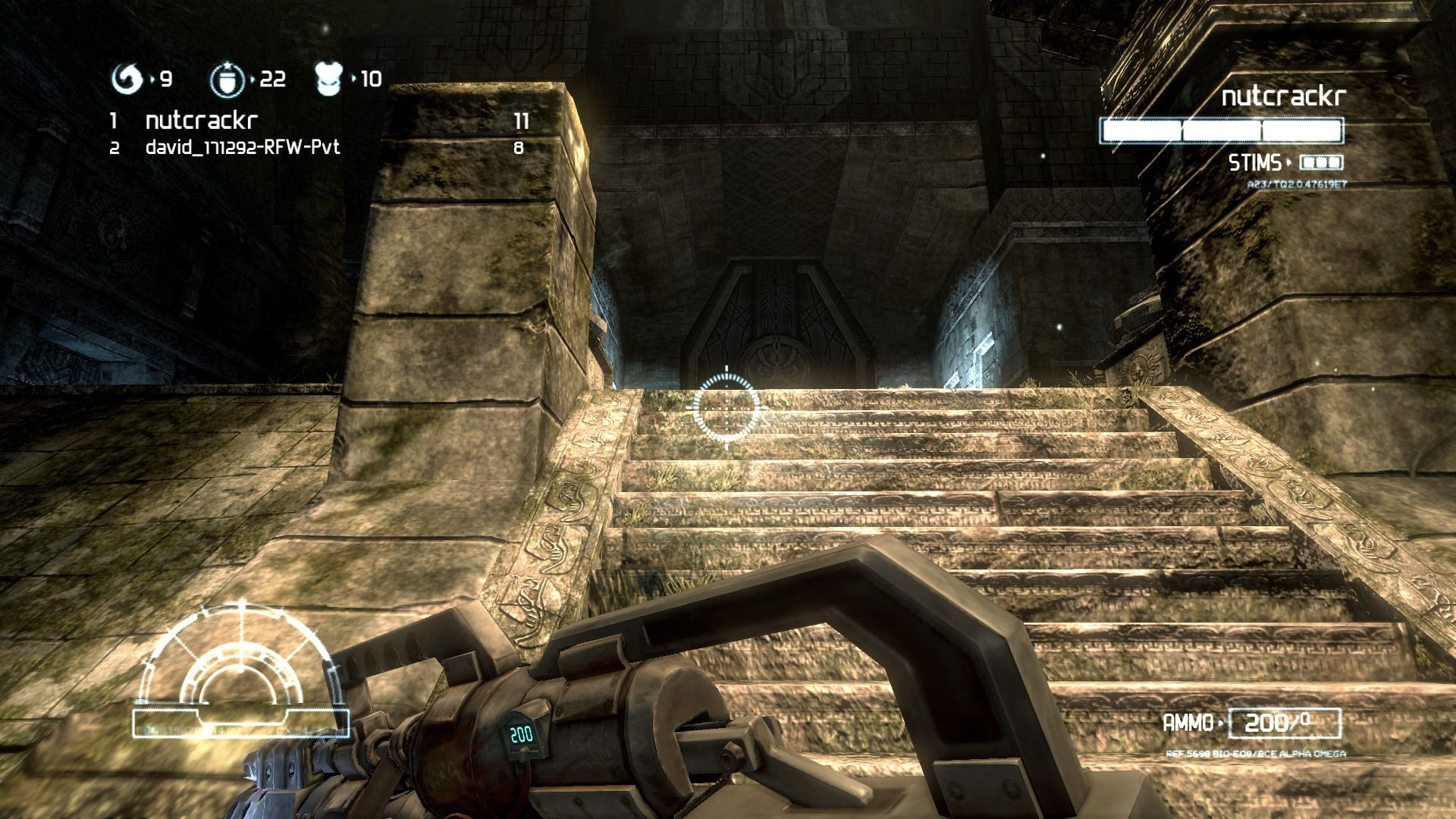Click the chevron next to STIMS label
The height and width of the screenshot is (819, 1456).
coord(1288,161)
